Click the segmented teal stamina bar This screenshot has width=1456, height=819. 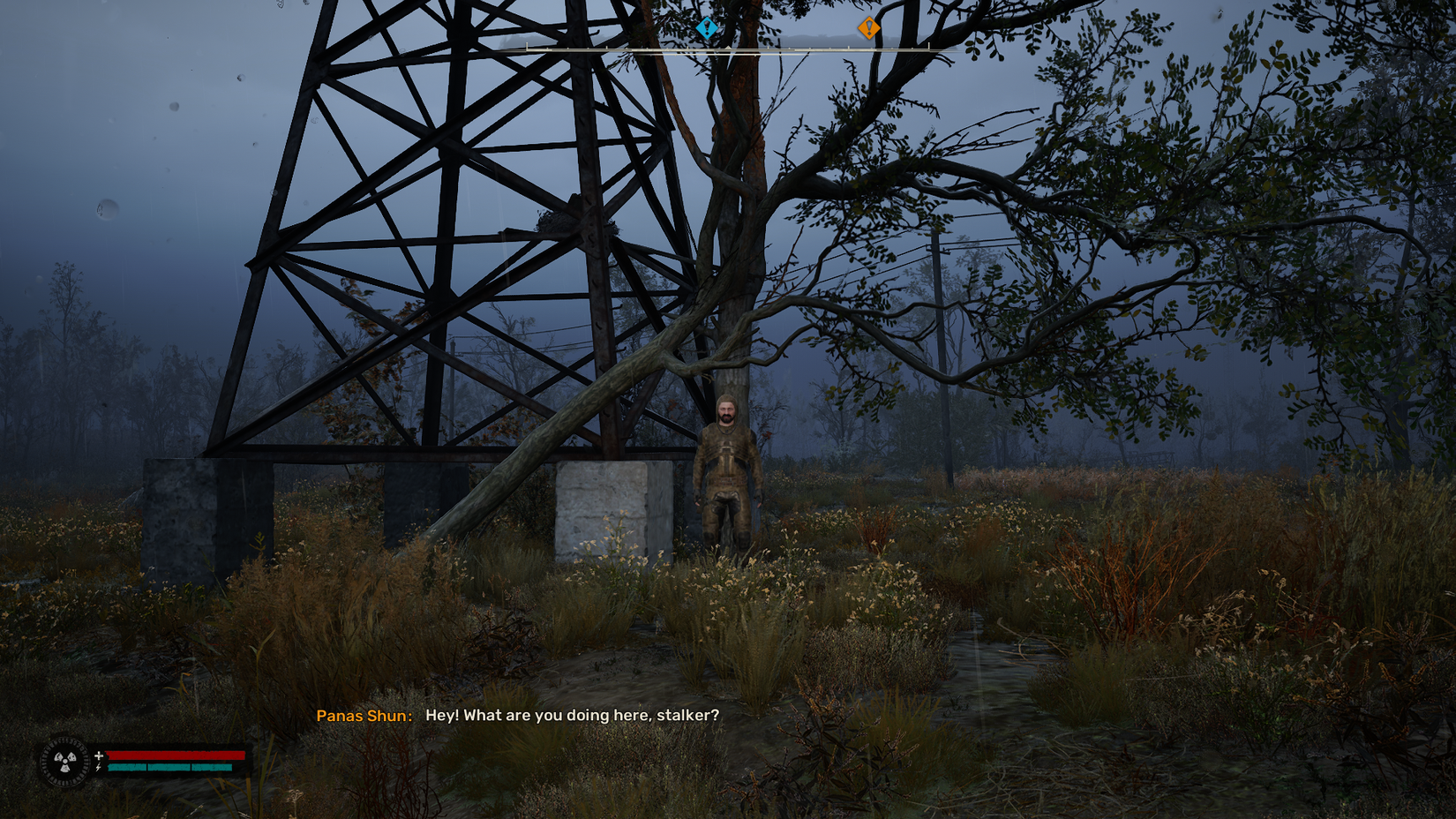point(172,769)
